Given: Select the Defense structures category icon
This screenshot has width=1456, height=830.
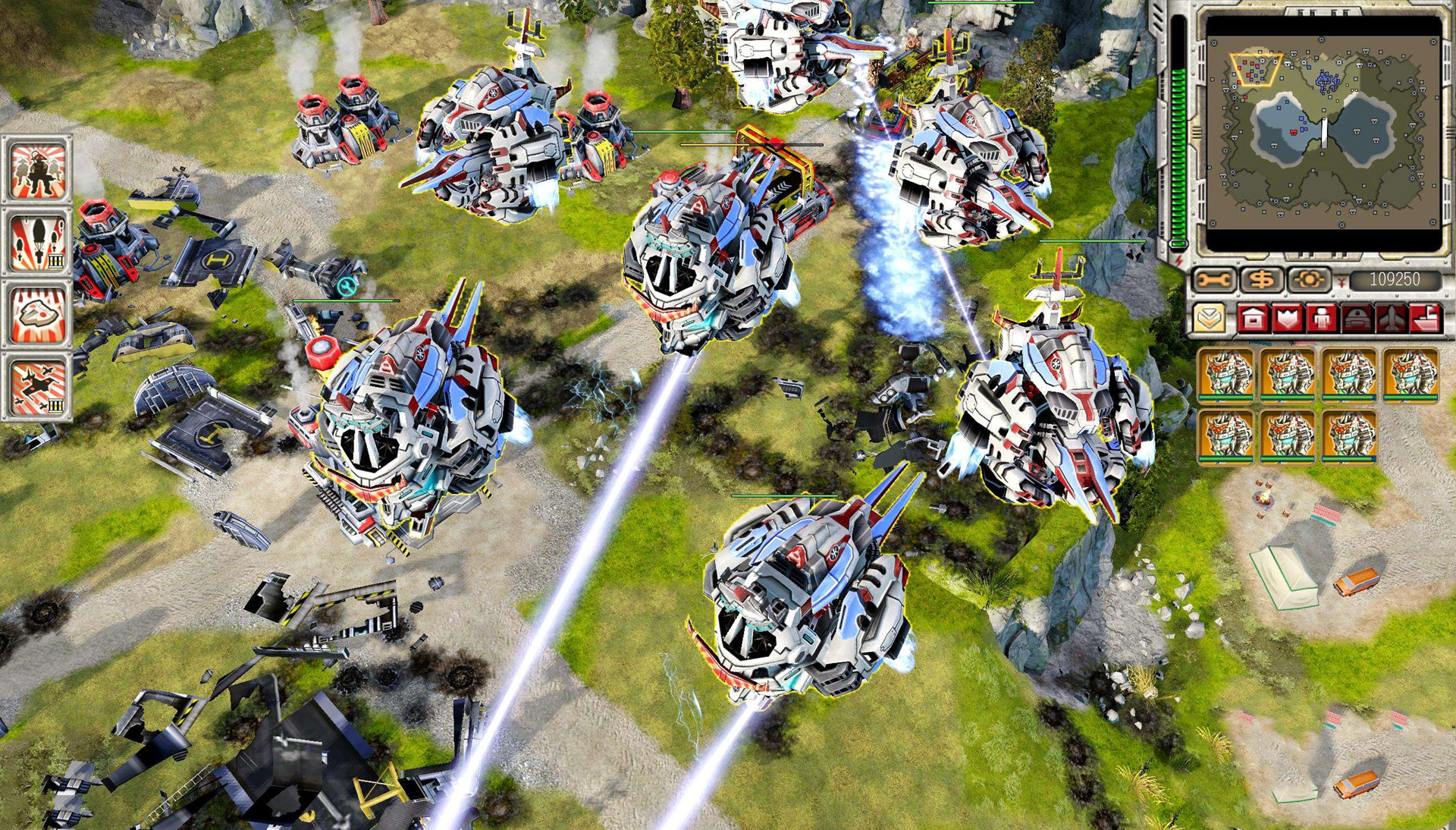Looking at the screenshot, I should point(1287,317).
